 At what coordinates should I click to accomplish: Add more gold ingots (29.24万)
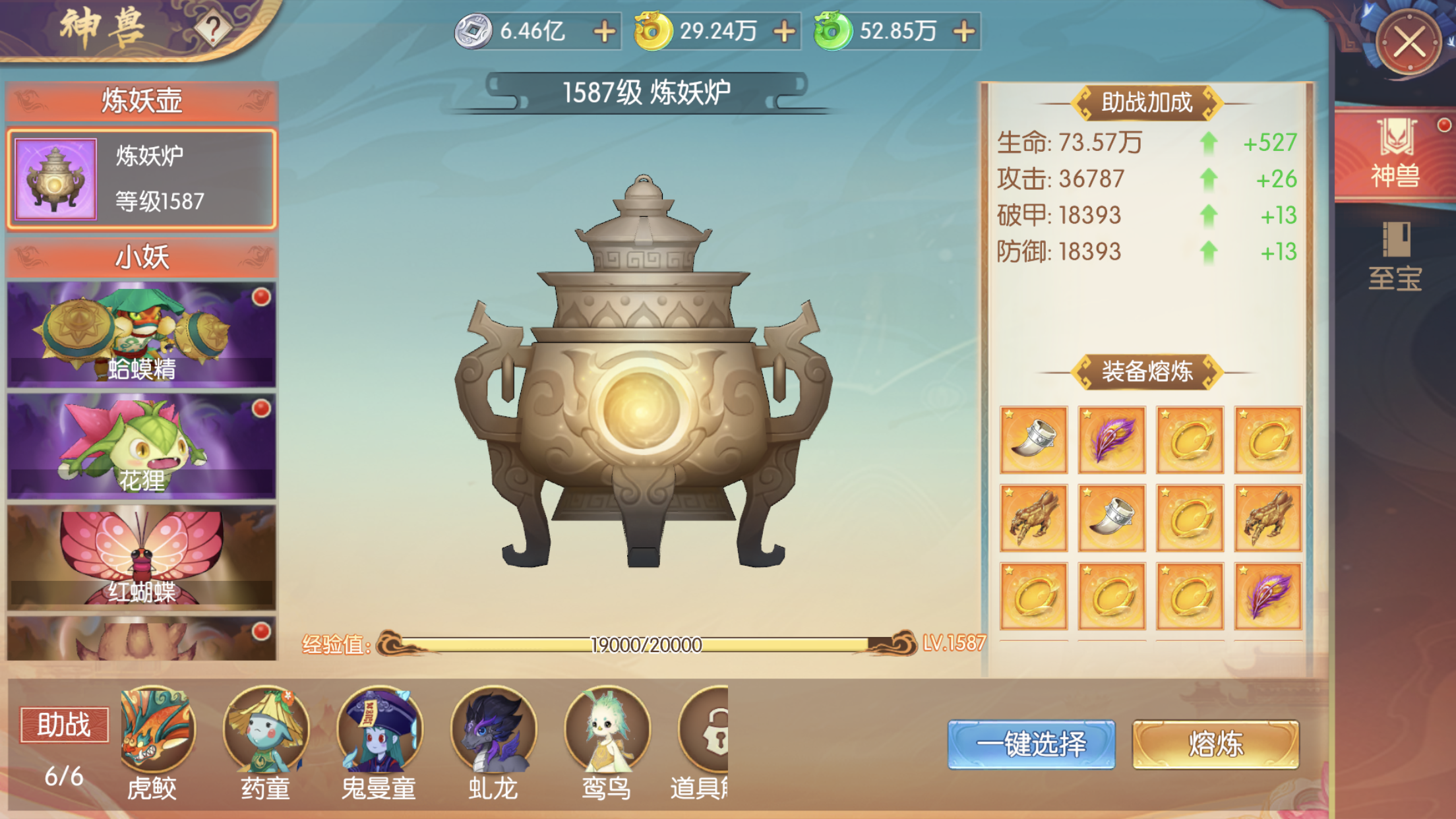coord(784,31)
